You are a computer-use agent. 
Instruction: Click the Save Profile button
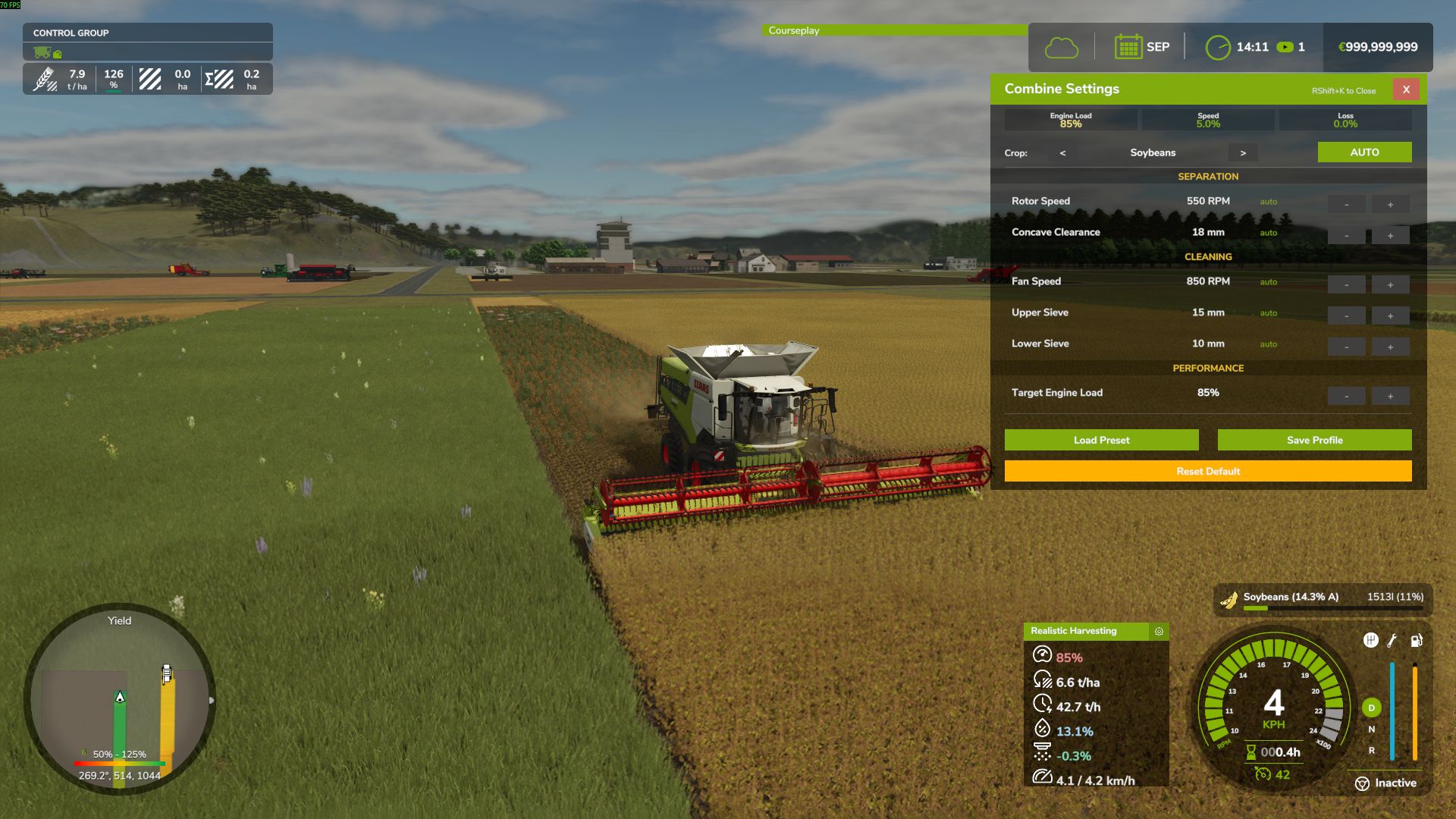click(1313, 440)
